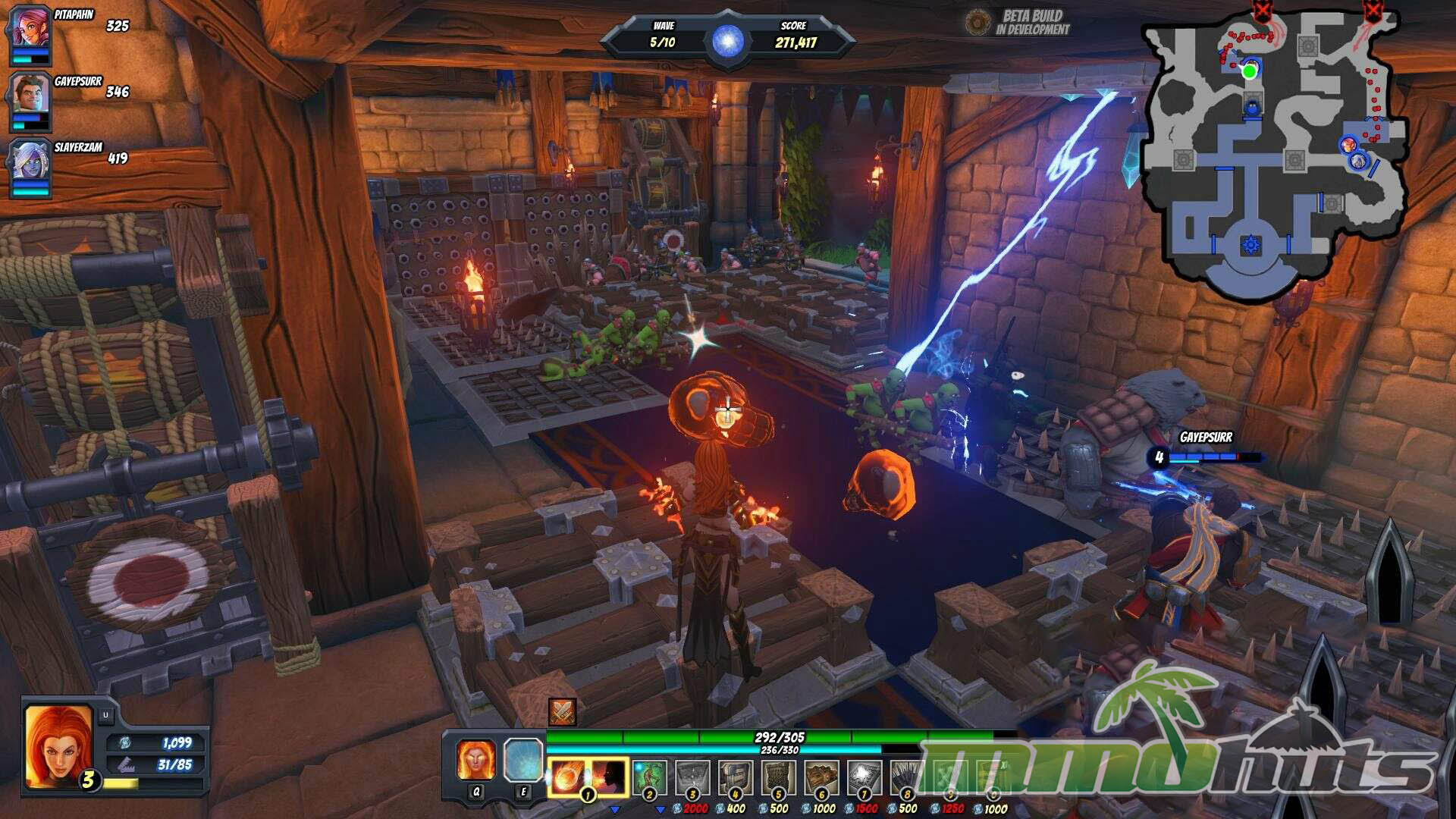The image size is (1456, 819).
Task: Activate the icy blue E ability
Action: tap(523, 760)
